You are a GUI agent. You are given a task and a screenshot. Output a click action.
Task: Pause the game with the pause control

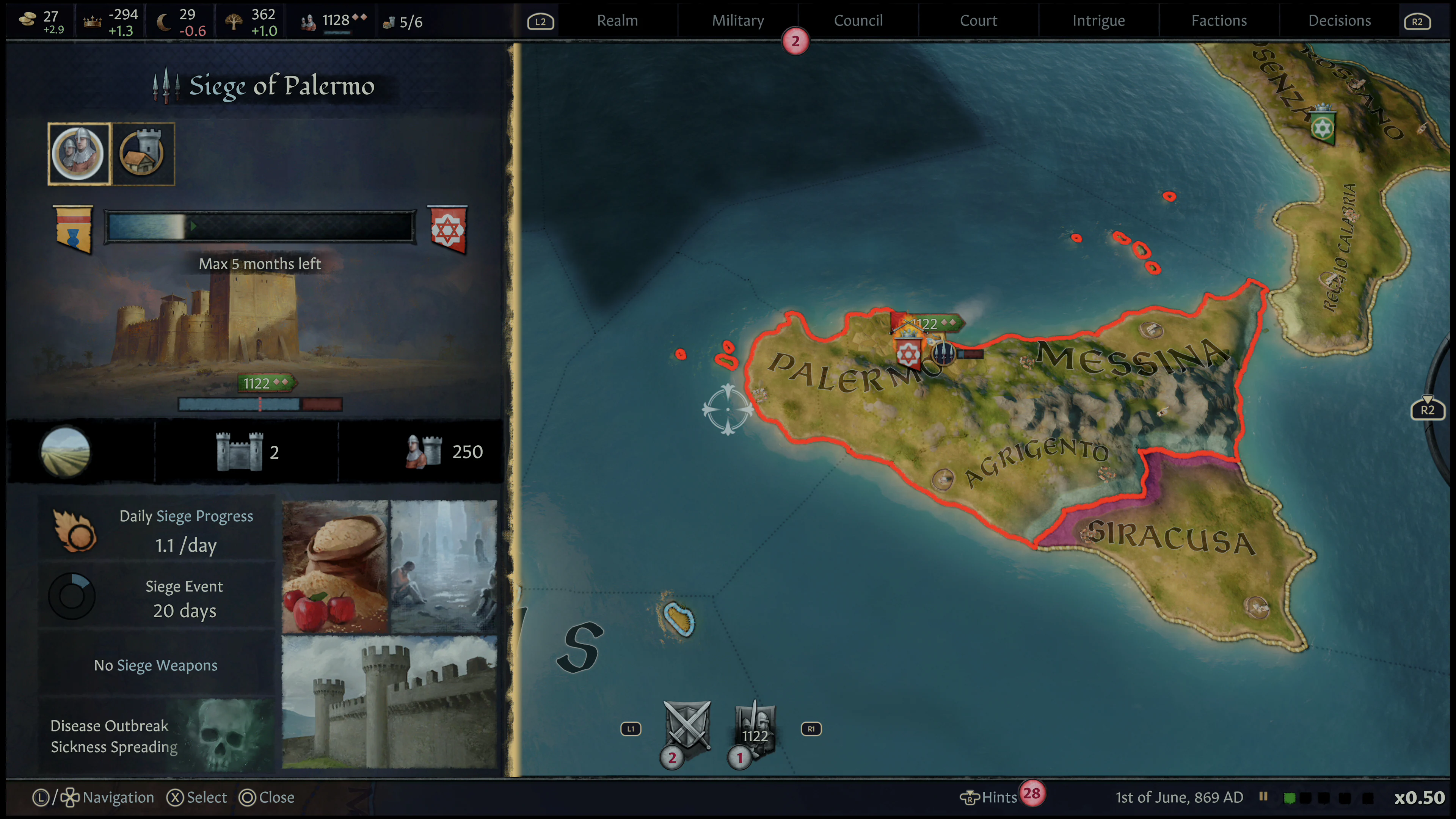click(x=1265, y=797)
